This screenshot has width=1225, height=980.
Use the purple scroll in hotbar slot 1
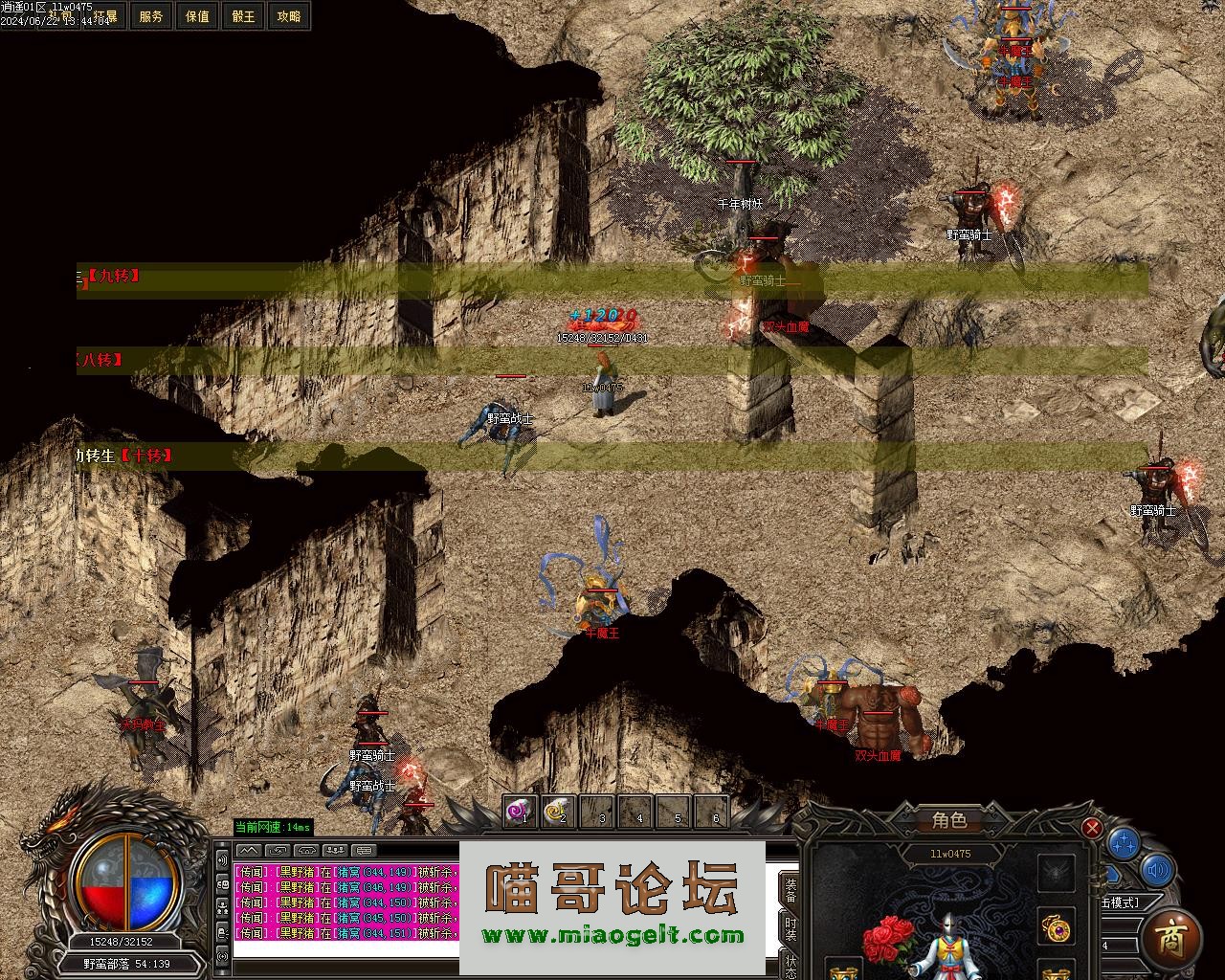coord(521,813)
